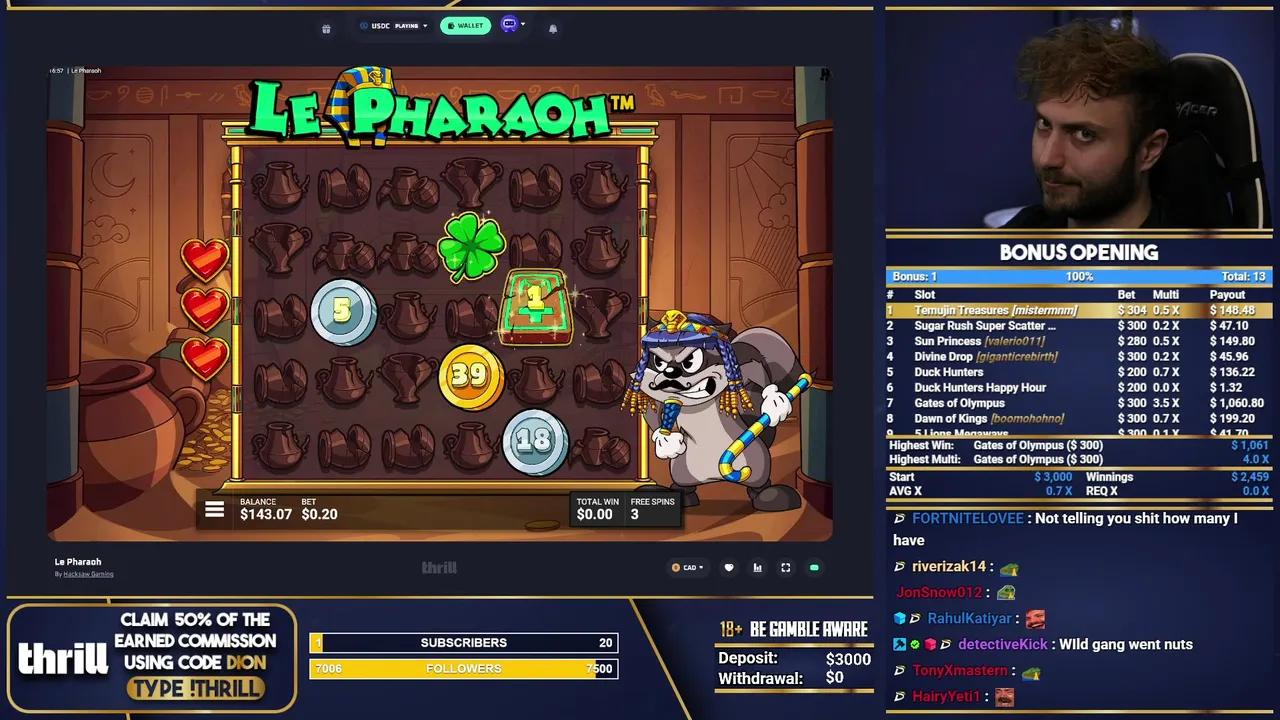
Task: Click the FOLLOWERS progress bar
Action: click(x=463, y=668)
